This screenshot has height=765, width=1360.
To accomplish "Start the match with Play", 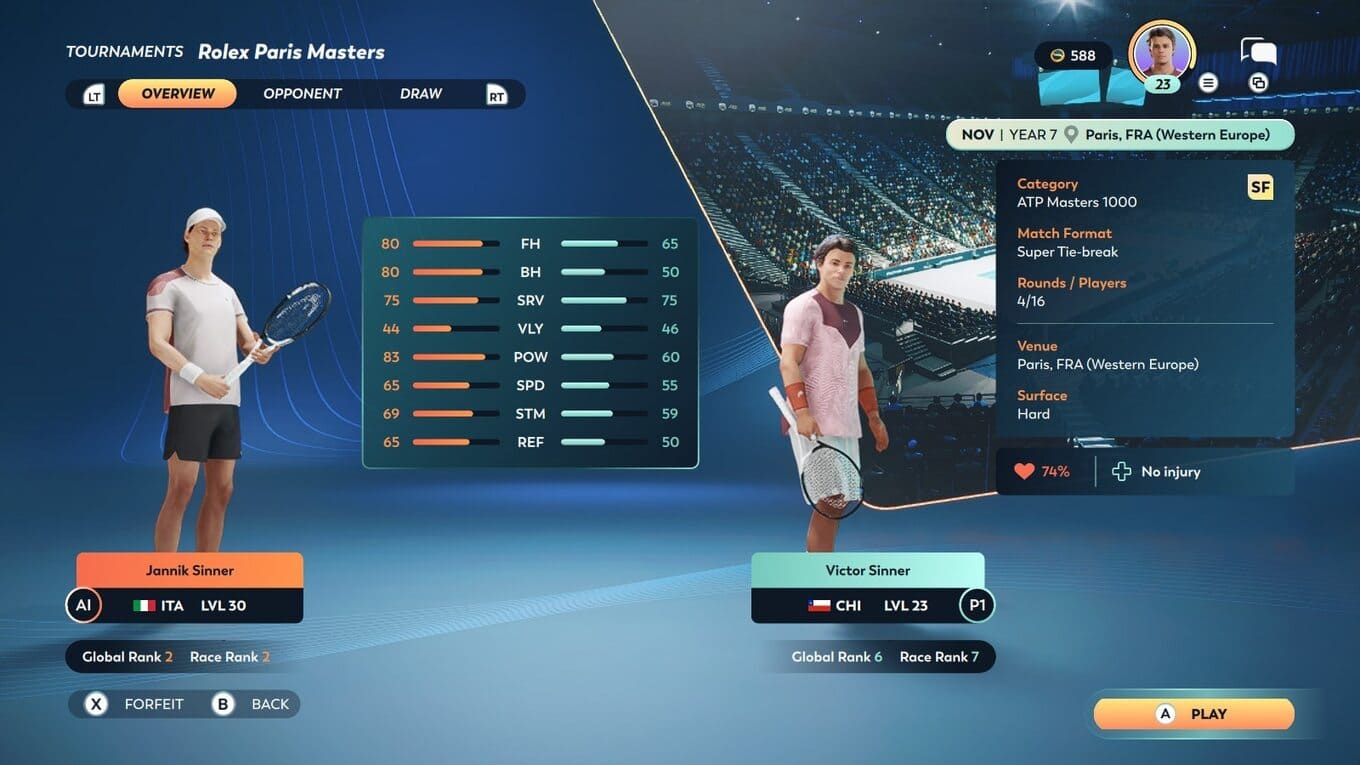I will pyautogui.click(x=1193, y=714).
